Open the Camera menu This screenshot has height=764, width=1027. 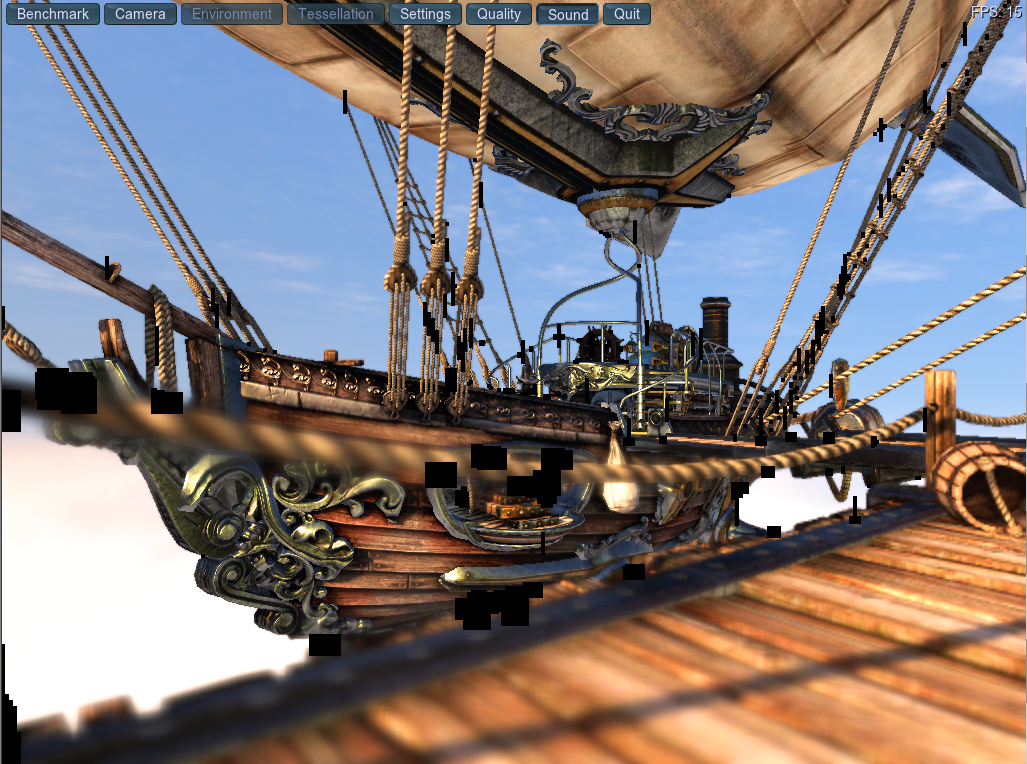(140, 14)
